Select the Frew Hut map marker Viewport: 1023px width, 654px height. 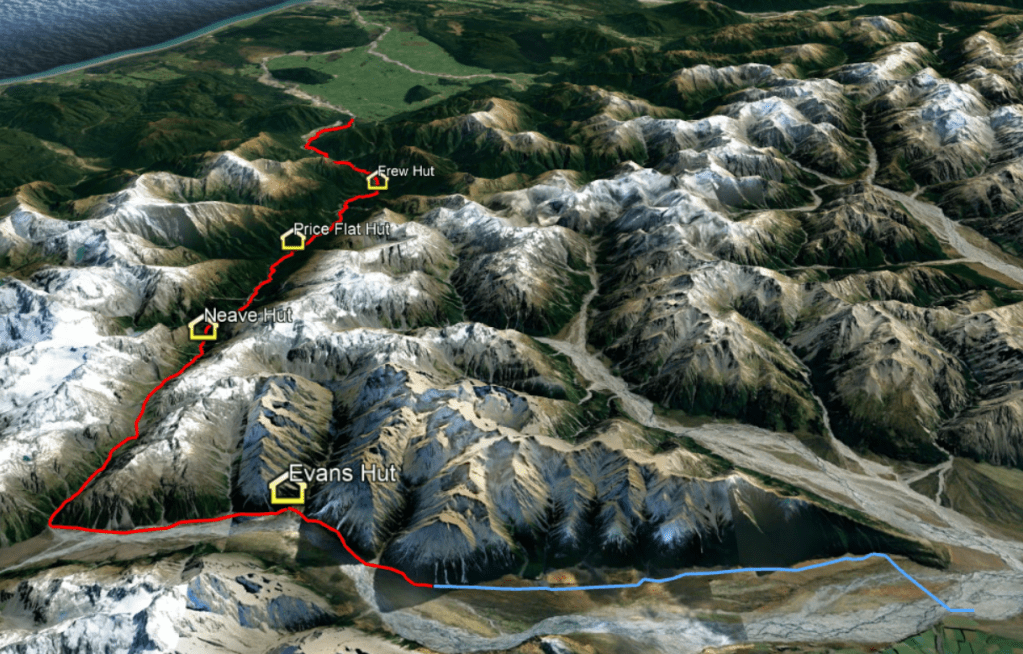(377, 181)
